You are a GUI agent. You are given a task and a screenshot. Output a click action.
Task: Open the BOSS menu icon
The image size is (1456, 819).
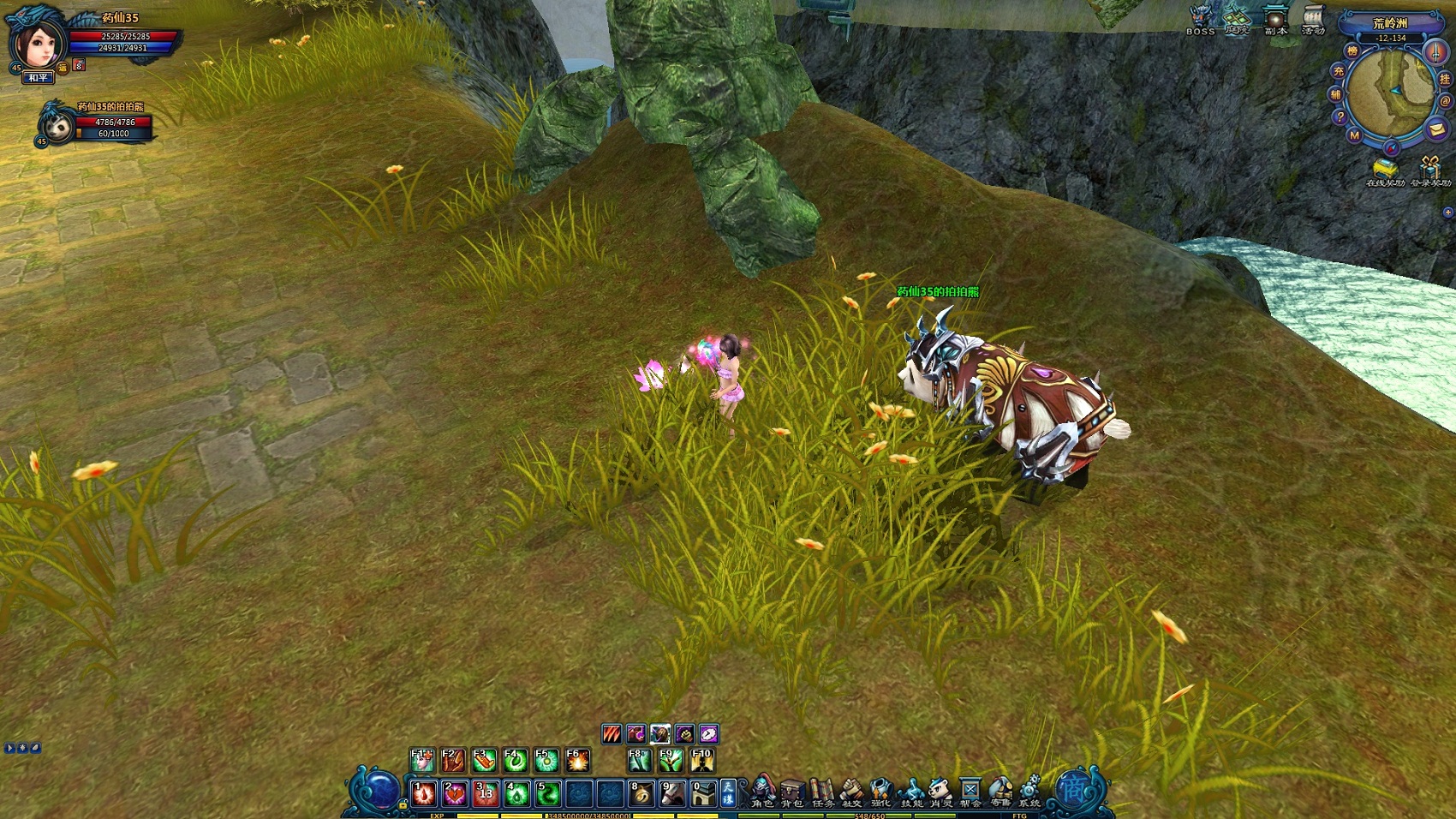coord(1201,18)
